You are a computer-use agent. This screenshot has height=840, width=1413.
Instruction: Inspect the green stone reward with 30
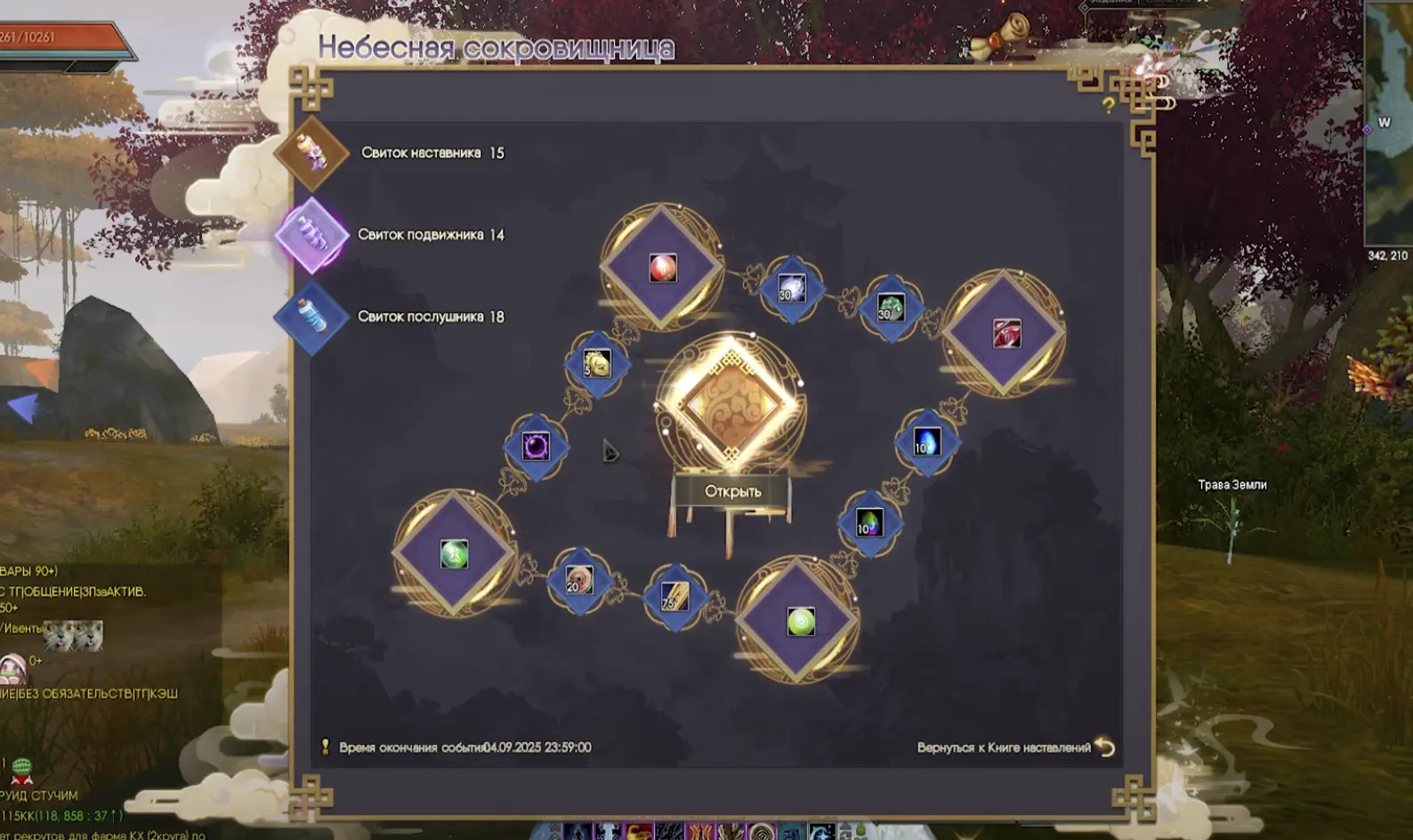point(890,308)
